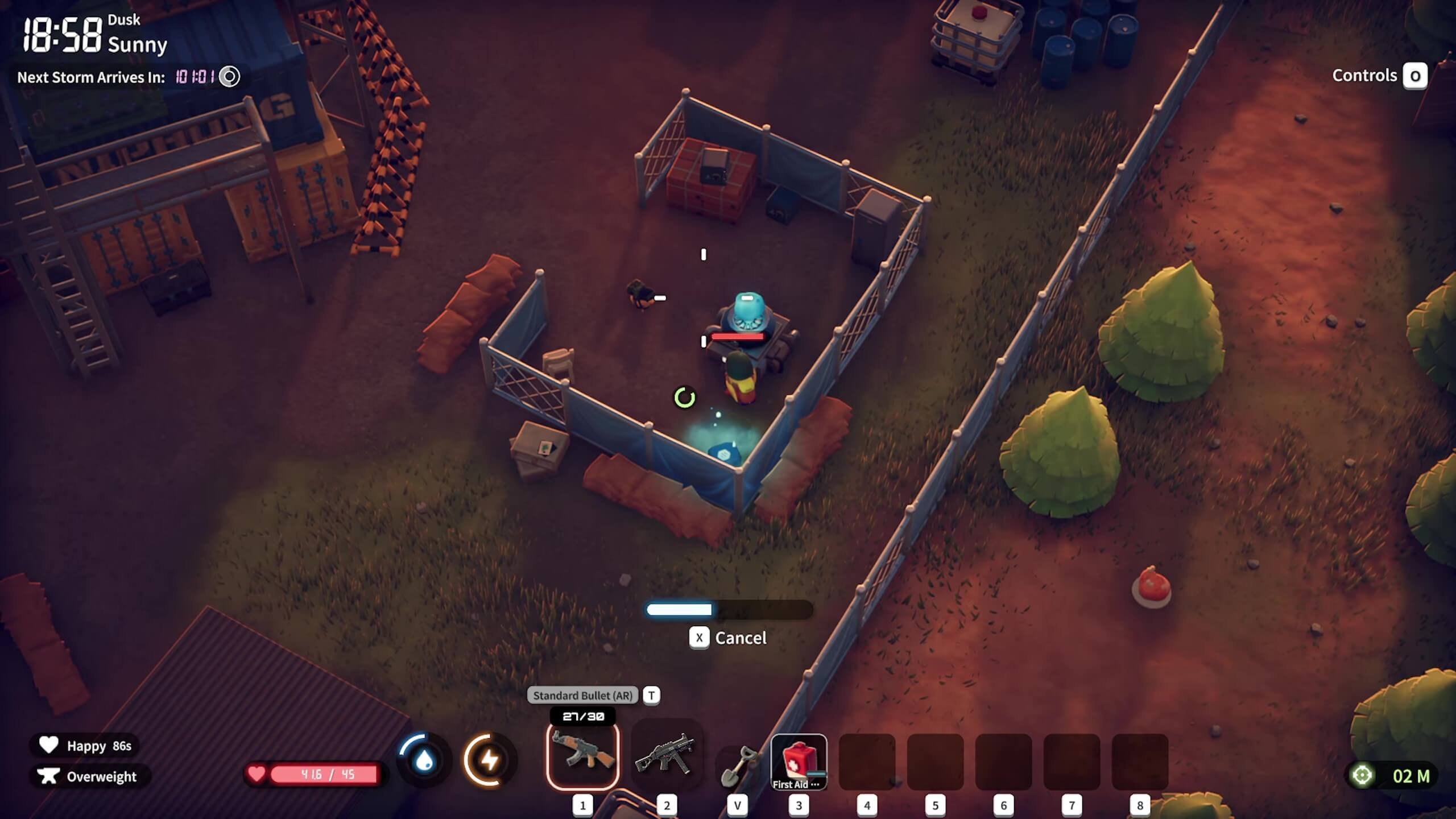Click the water droplet hydration gauge
Screen dimensions: 1456x819
(x=424, y=760)
